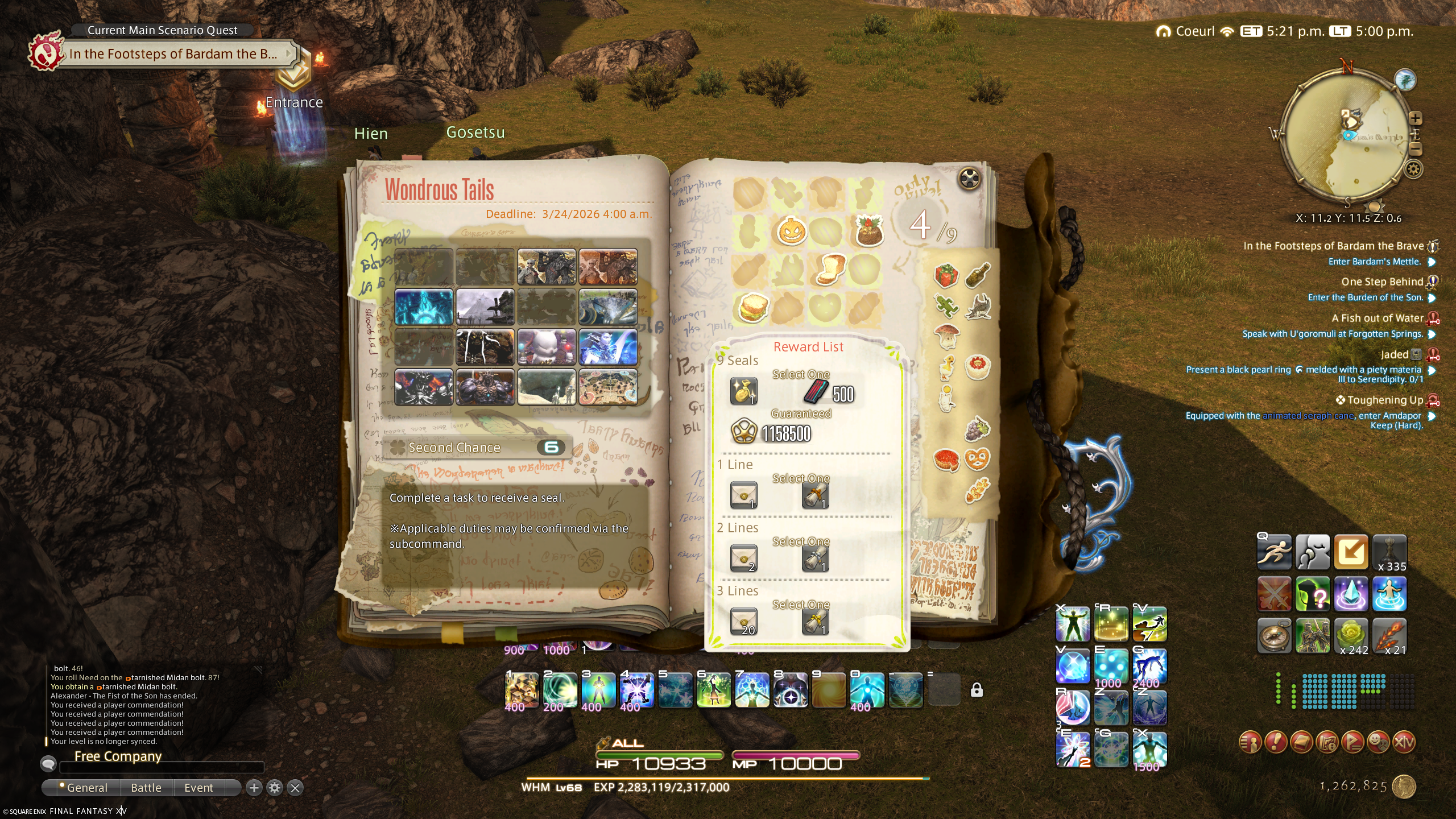Open the chat log settings gear
Image resolution: width=1456 pixels, height=819 pixels.
tap(275, 788)
